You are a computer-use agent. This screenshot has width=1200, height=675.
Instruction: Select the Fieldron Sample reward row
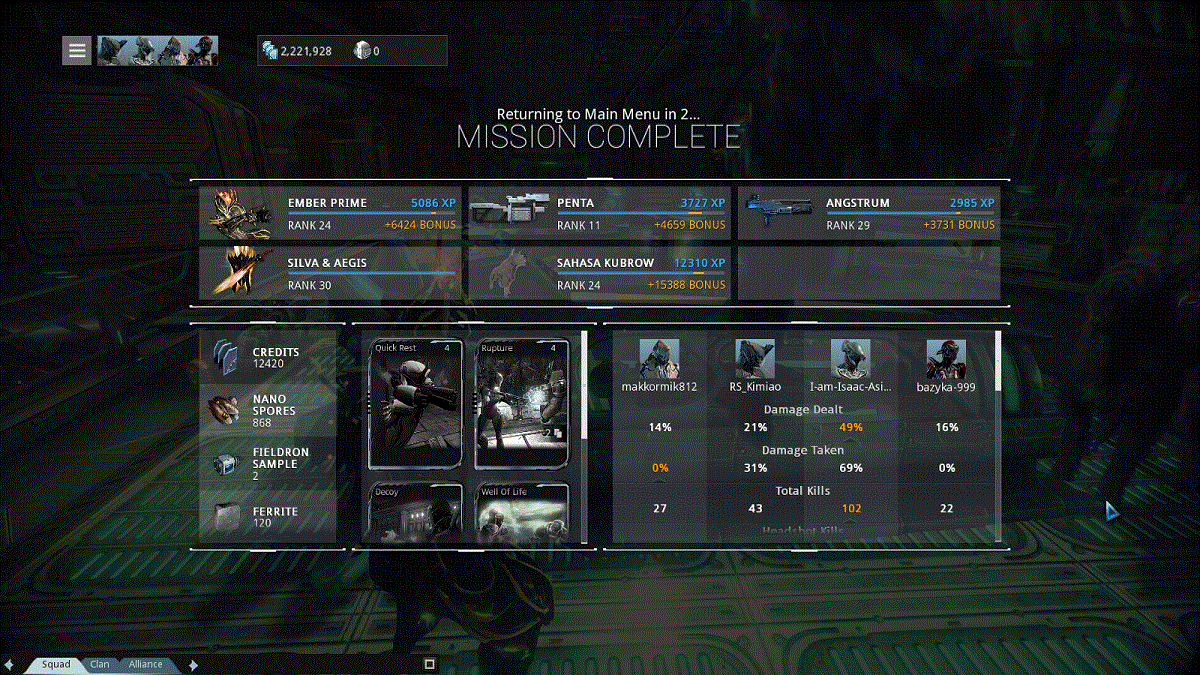tap(268, 464)
